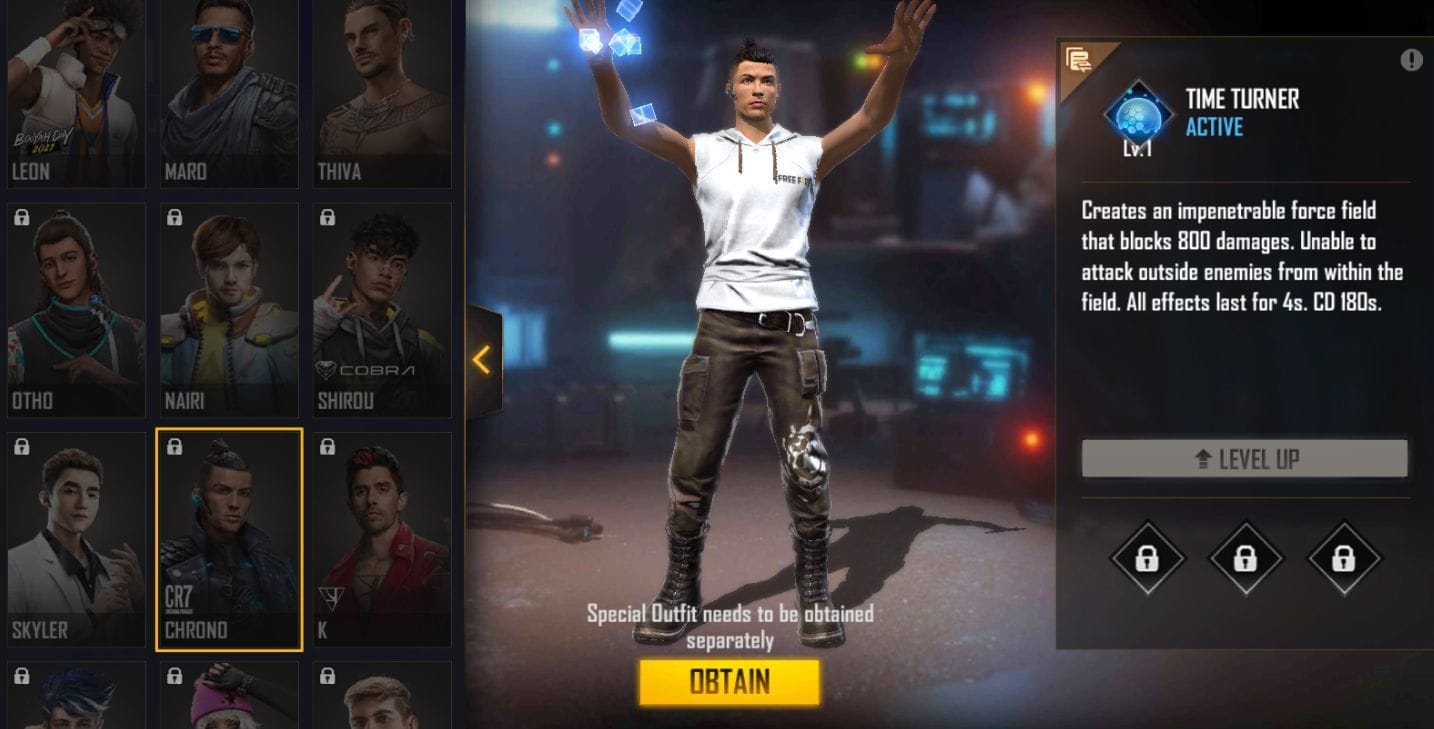Click the first locked skill slot diamond
Viewport: 1434px width, 729px height.
pyautogui.click(x=1146, y=558)
